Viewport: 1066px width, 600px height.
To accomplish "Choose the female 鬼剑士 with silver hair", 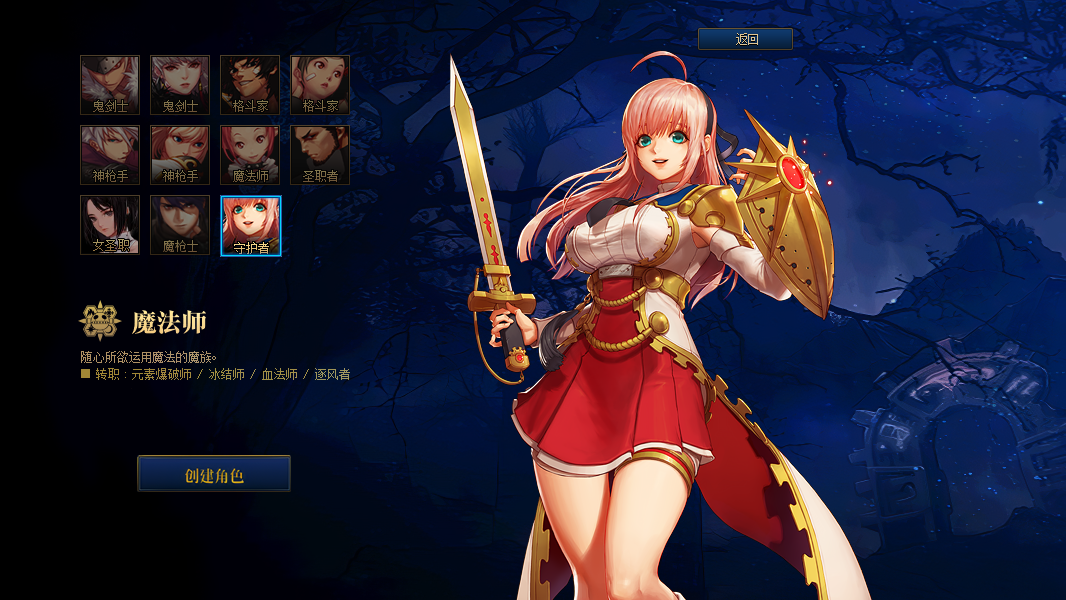I will point(180,85).
